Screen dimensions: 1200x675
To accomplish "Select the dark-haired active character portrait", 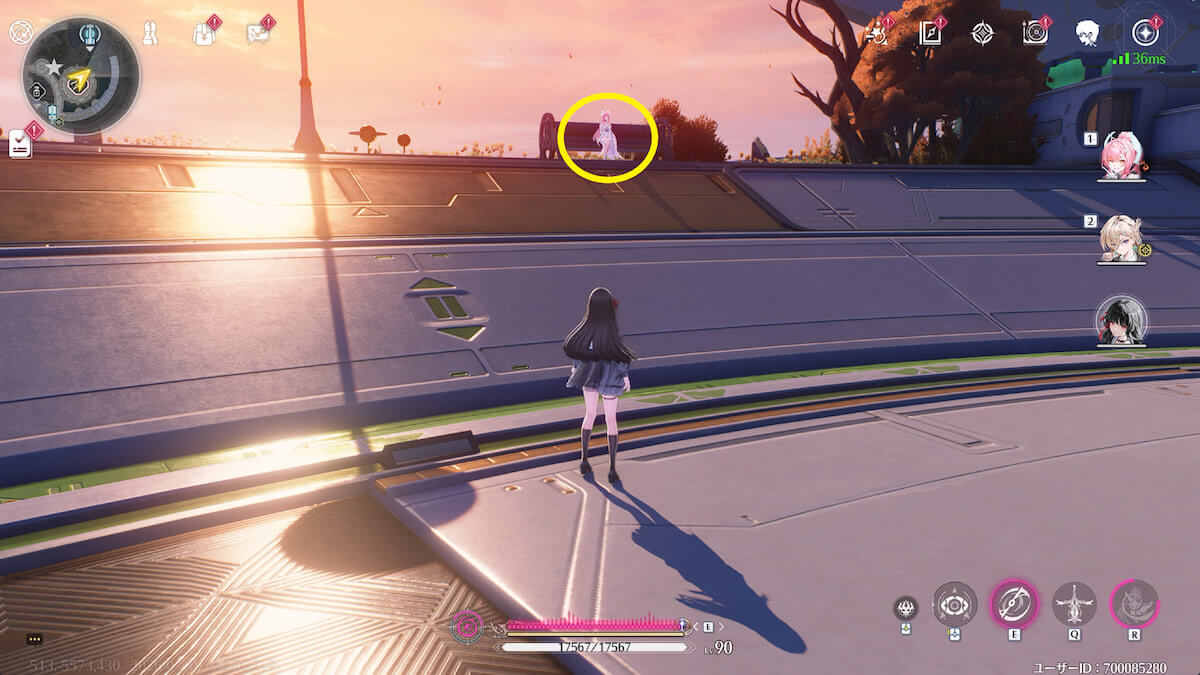I will click(x=1121, y=321).
